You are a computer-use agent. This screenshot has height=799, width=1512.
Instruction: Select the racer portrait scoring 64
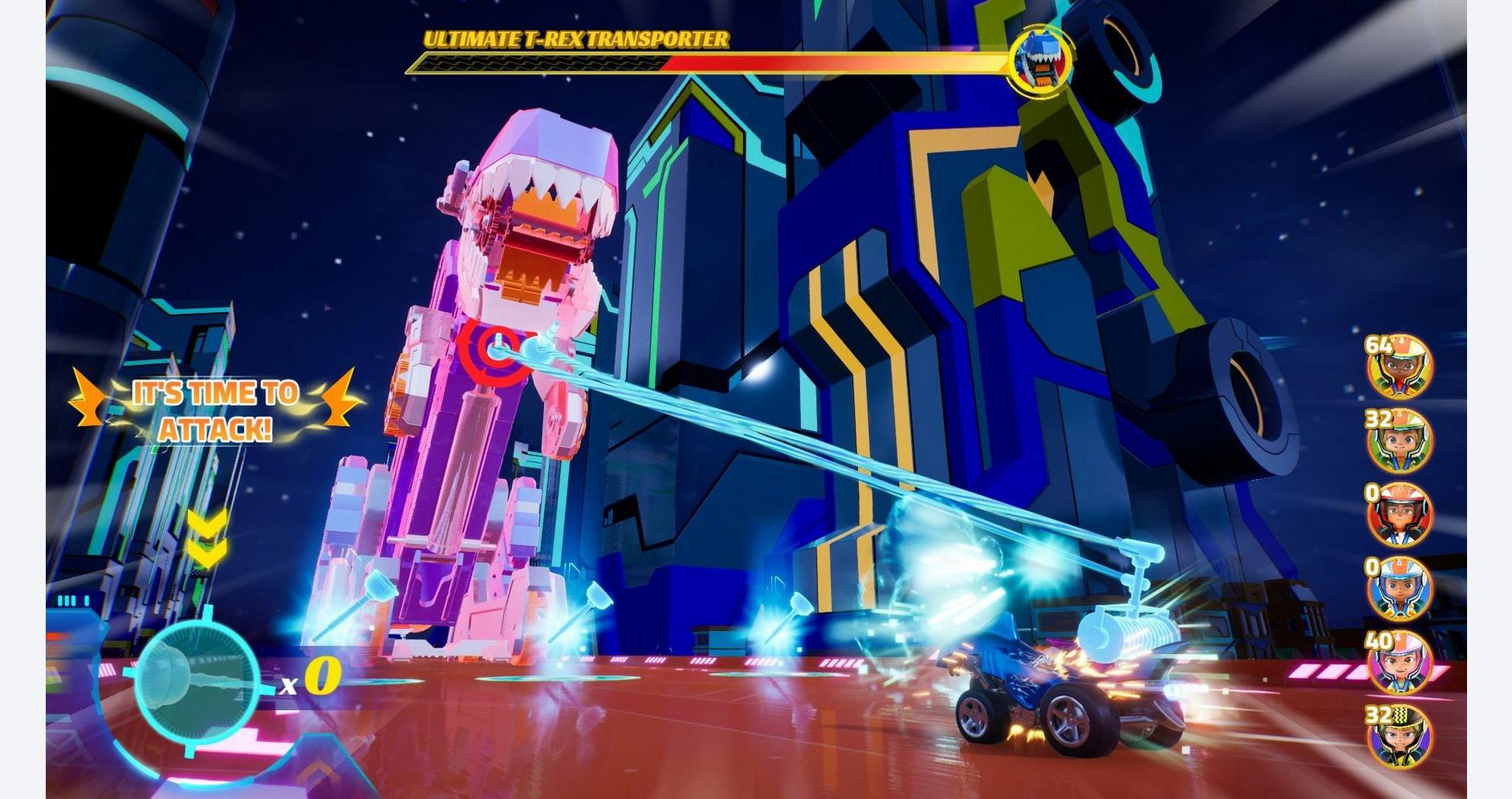1400,367
